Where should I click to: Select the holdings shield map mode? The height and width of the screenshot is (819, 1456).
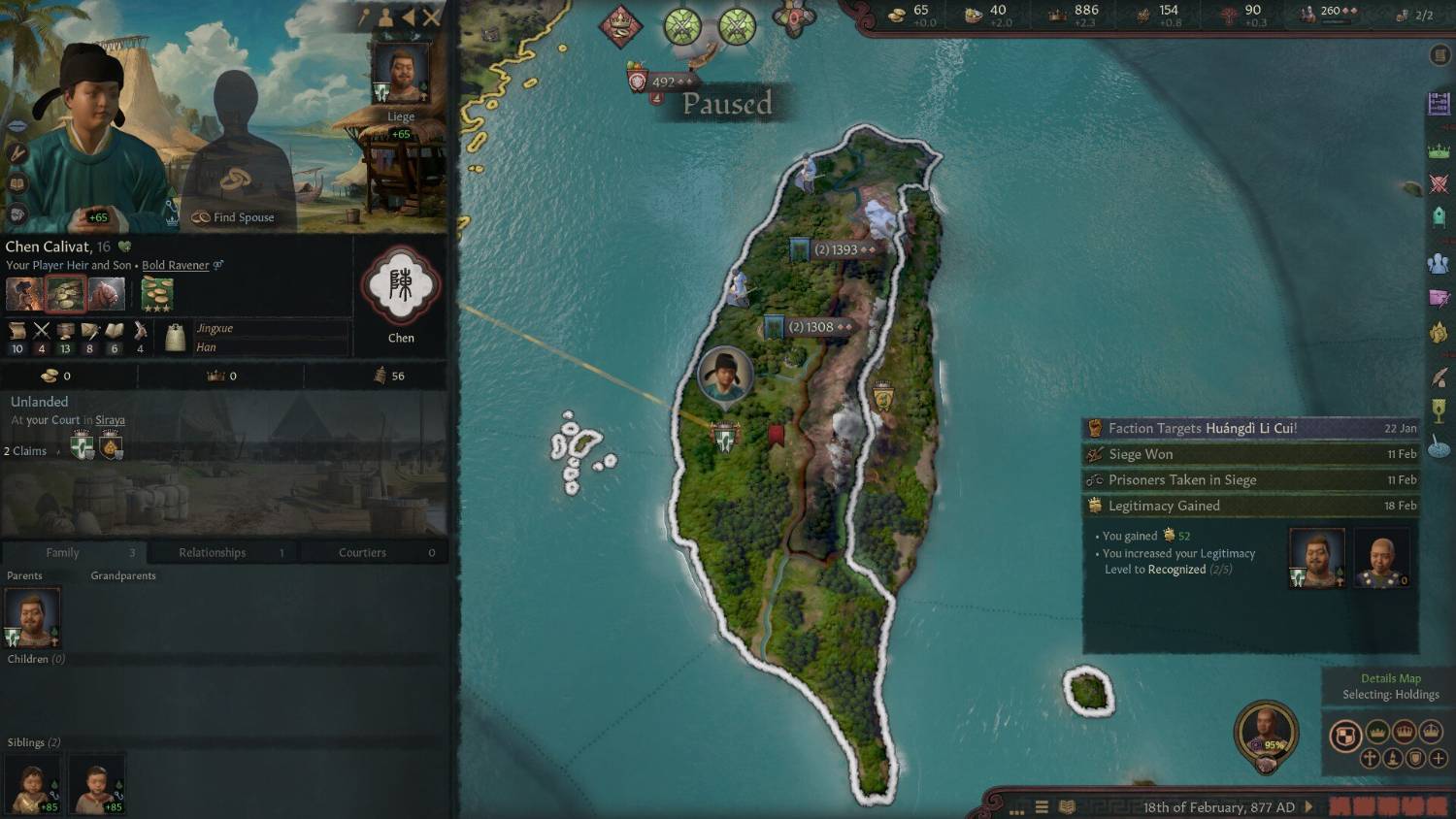click(1344, 737)
